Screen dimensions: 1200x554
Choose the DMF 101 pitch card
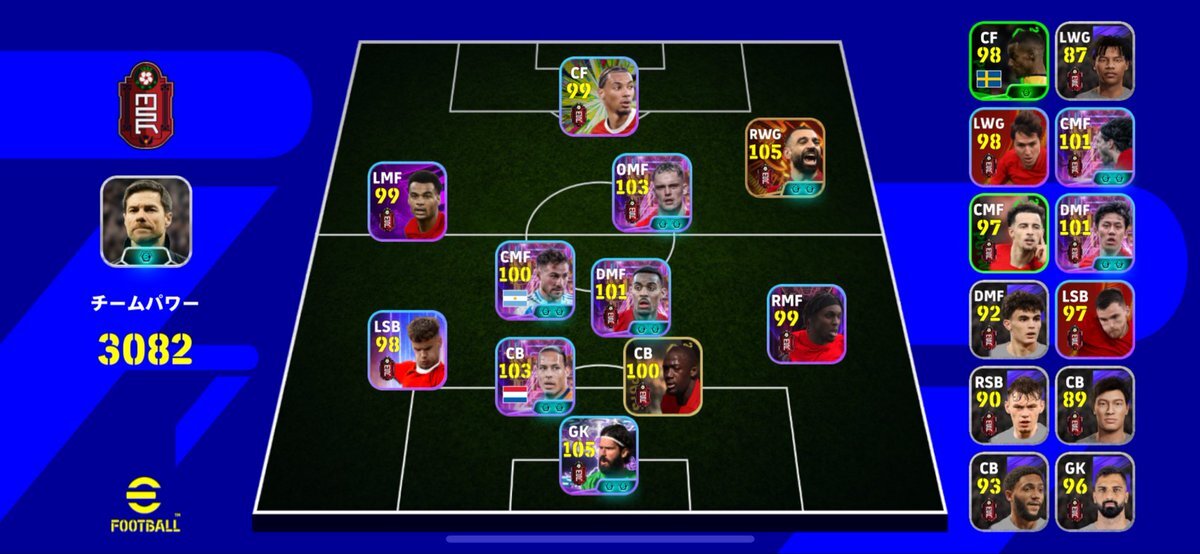tap(631, 298)
